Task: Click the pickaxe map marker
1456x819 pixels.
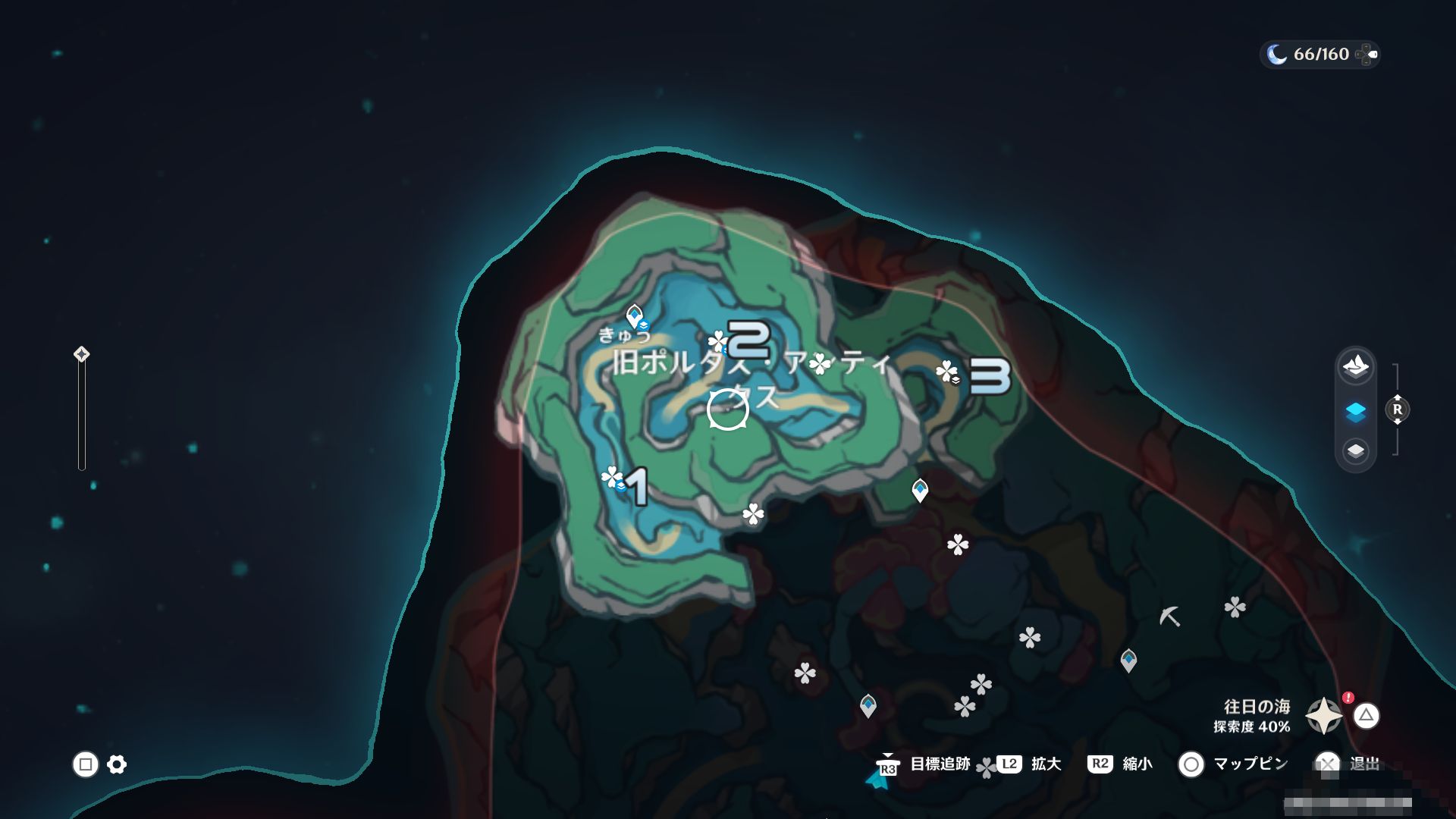Action: pos(1169,616)
